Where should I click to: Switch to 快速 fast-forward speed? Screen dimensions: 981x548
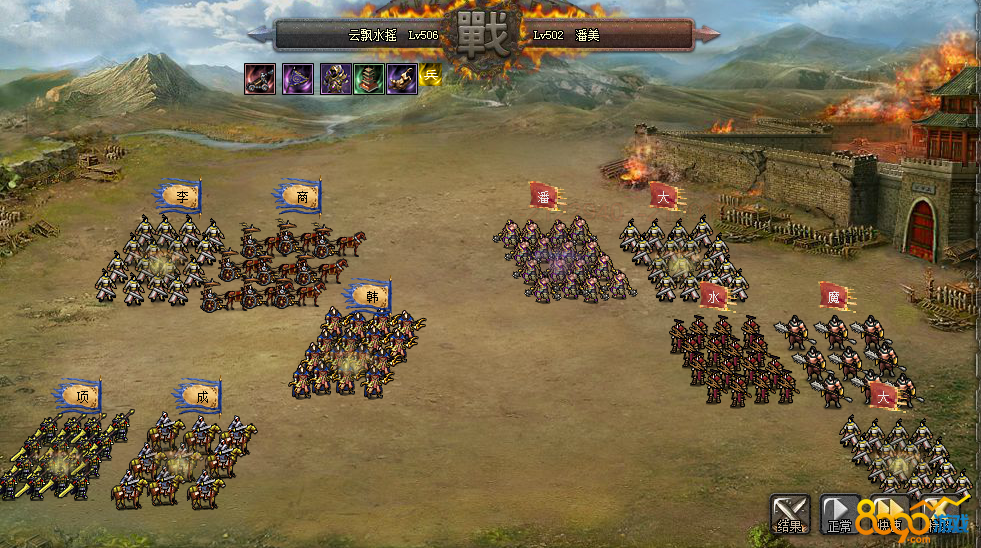click(890, 513)
